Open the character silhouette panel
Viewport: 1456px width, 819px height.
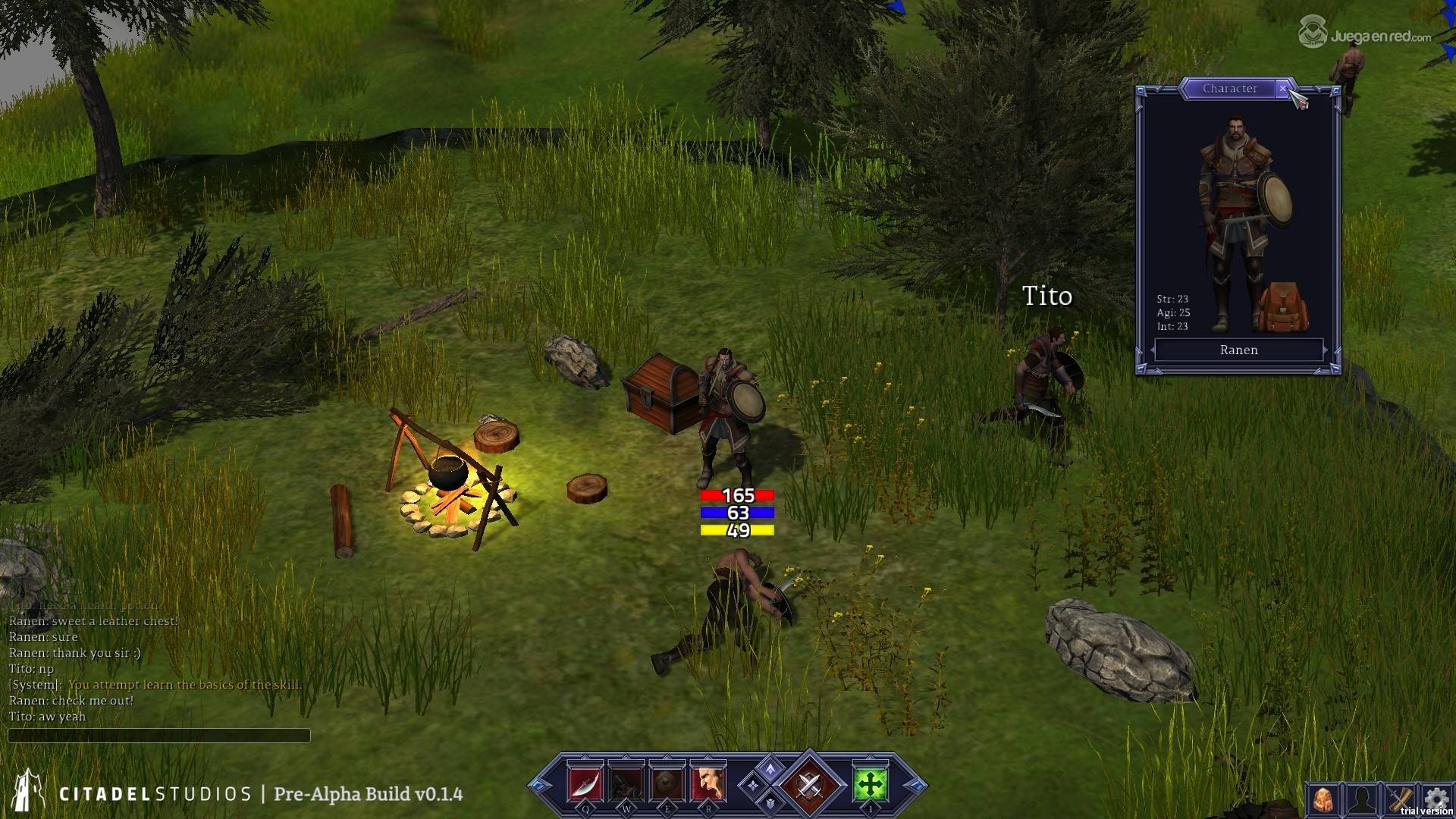[1361, 800]
